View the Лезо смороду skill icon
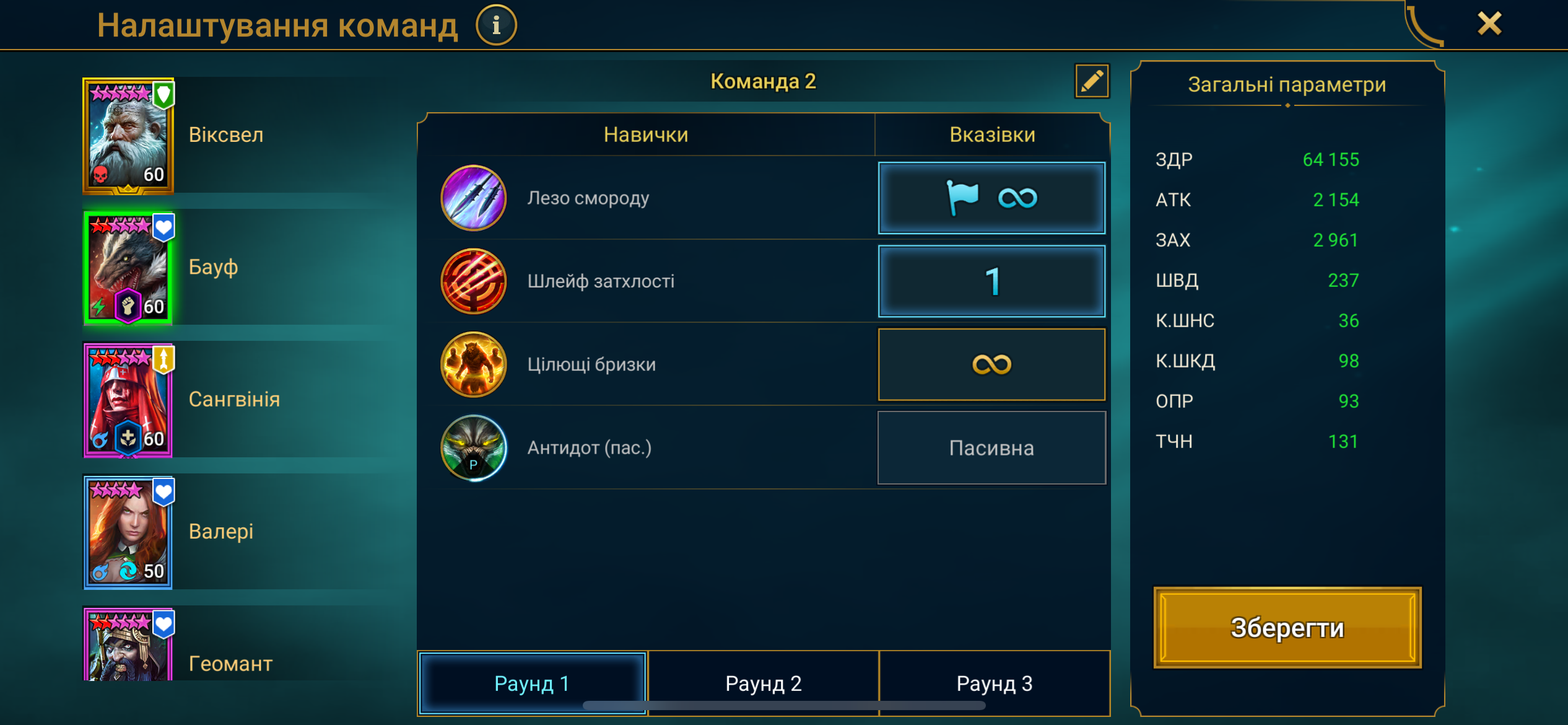The width and height of the screenshot is (1568, 725). 474,198
